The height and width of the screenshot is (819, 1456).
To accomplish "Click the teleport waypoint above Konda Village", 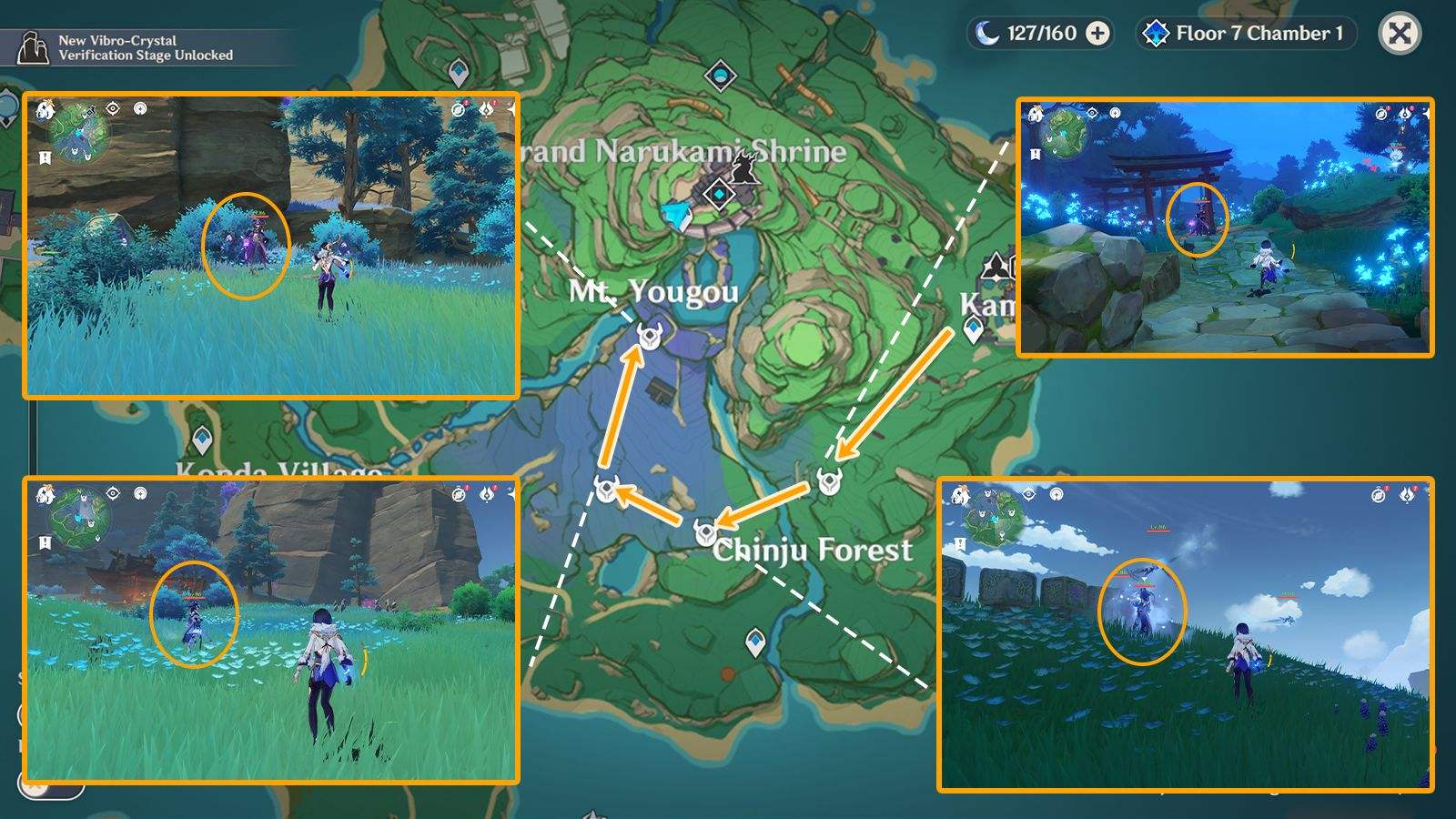I will pos(204,438).
